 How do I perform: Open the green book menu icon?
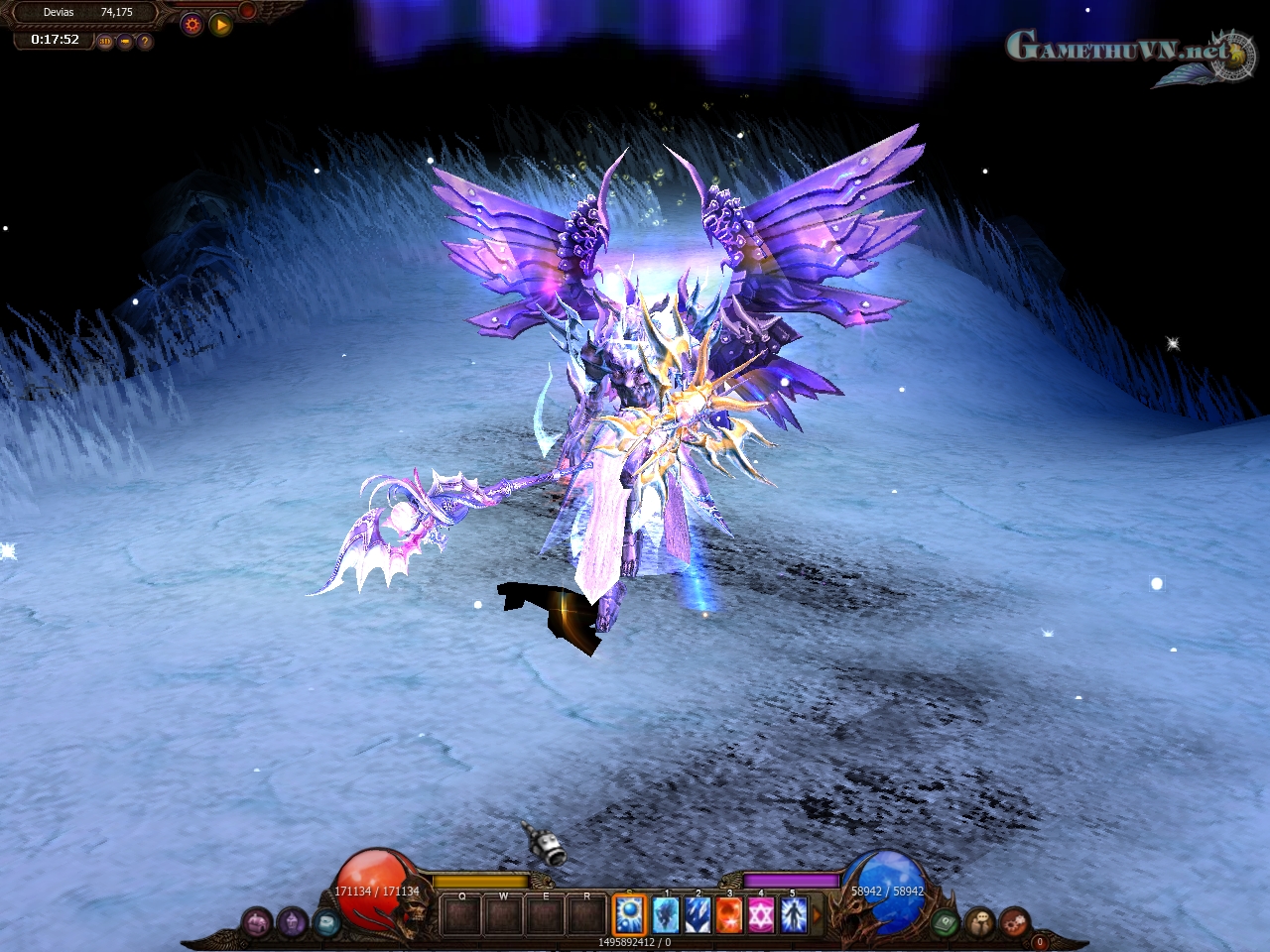[945, 922]
